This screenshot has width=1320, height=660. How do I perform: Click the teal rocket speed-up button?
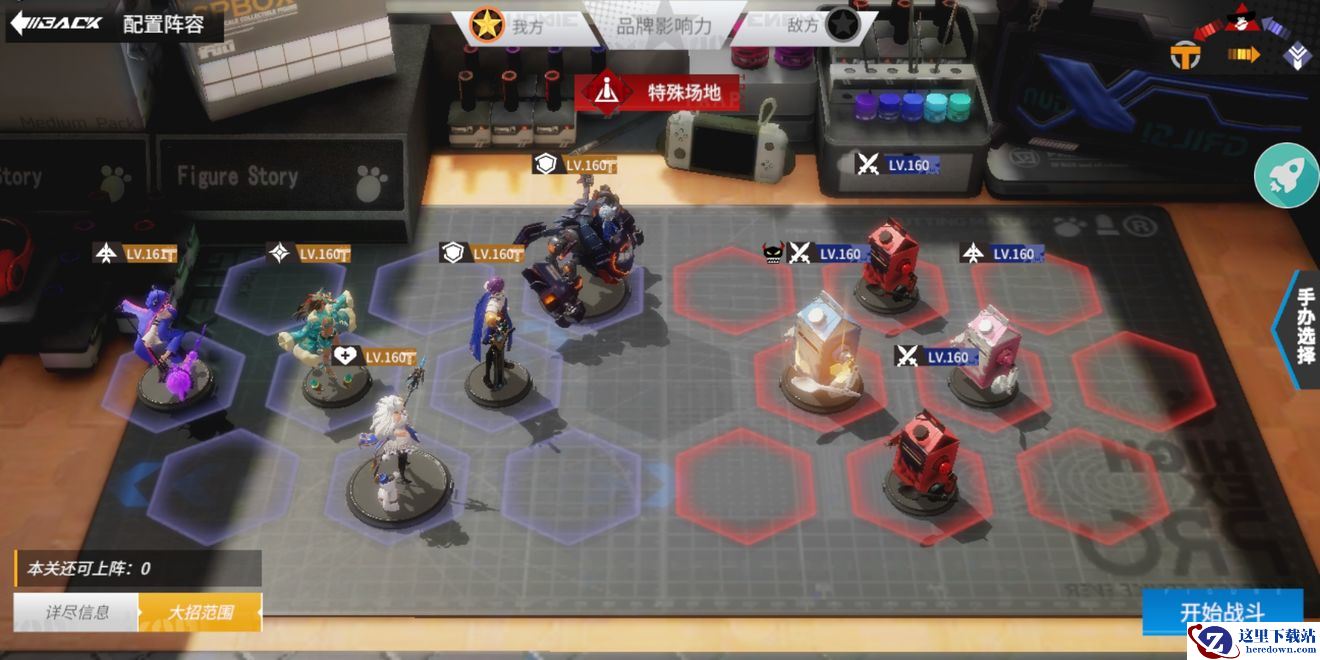[x=1286, y=175]
